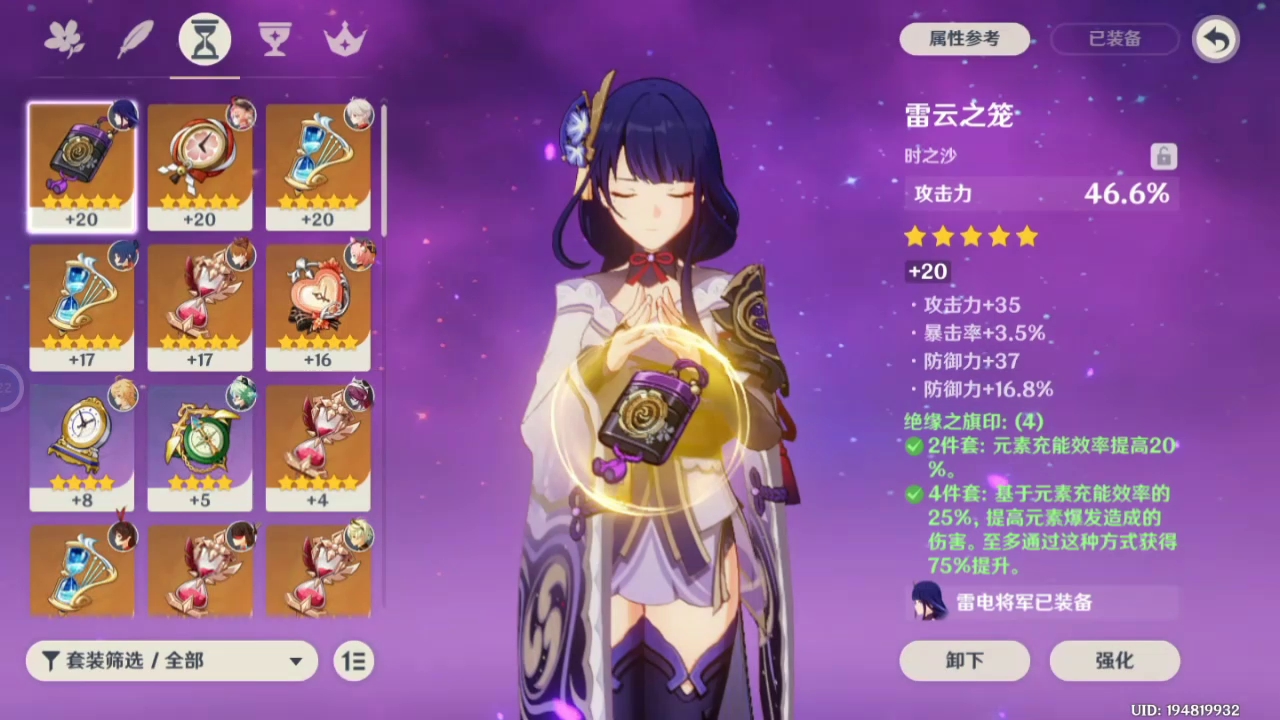1280x720 pixels.
Task: Select the 属性参考 option
Action: click(x=963, y=39)
